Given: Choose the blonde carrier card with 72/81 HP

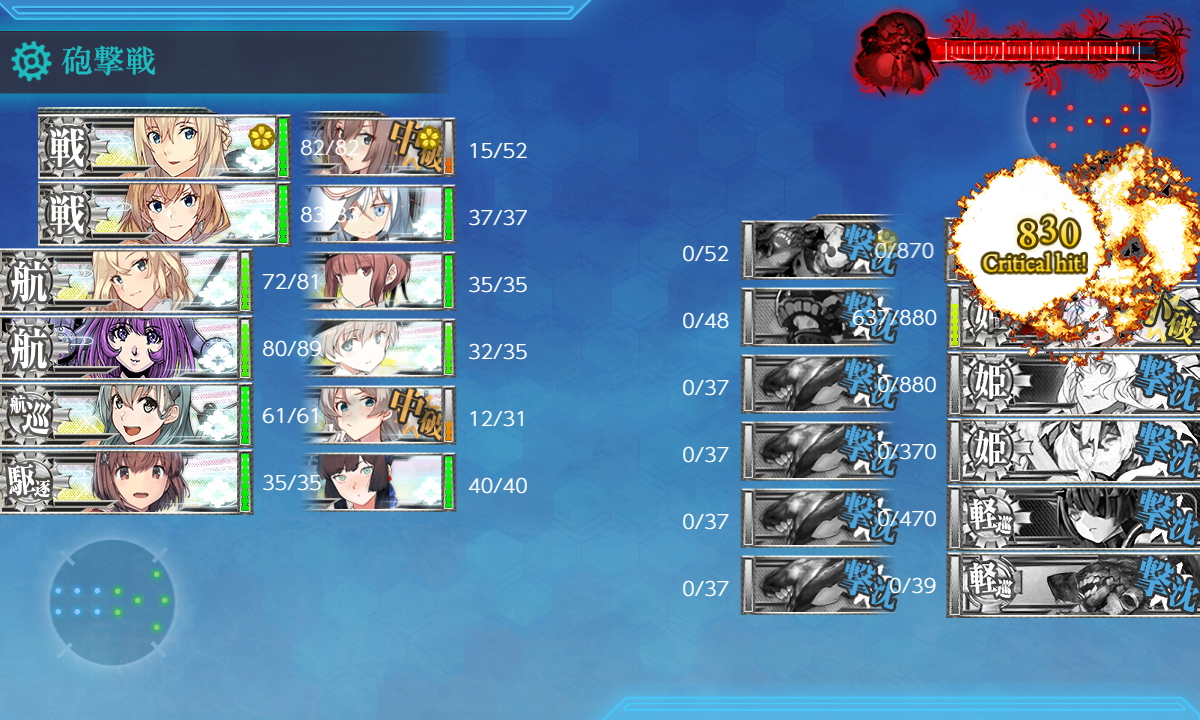Looking at the screenshot, I should tap(125, 281).
